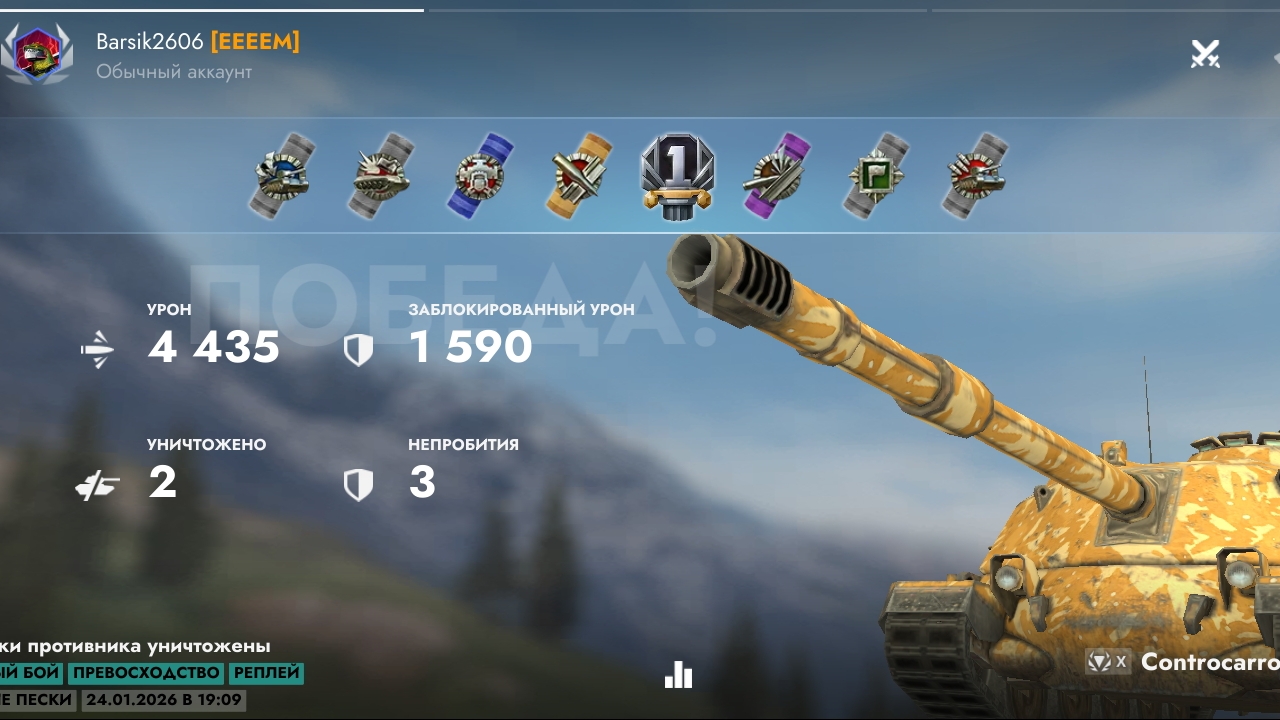View the purple-ribbon medal
1280x720 pixels.
pyautogui.click(x=775, y=177)
